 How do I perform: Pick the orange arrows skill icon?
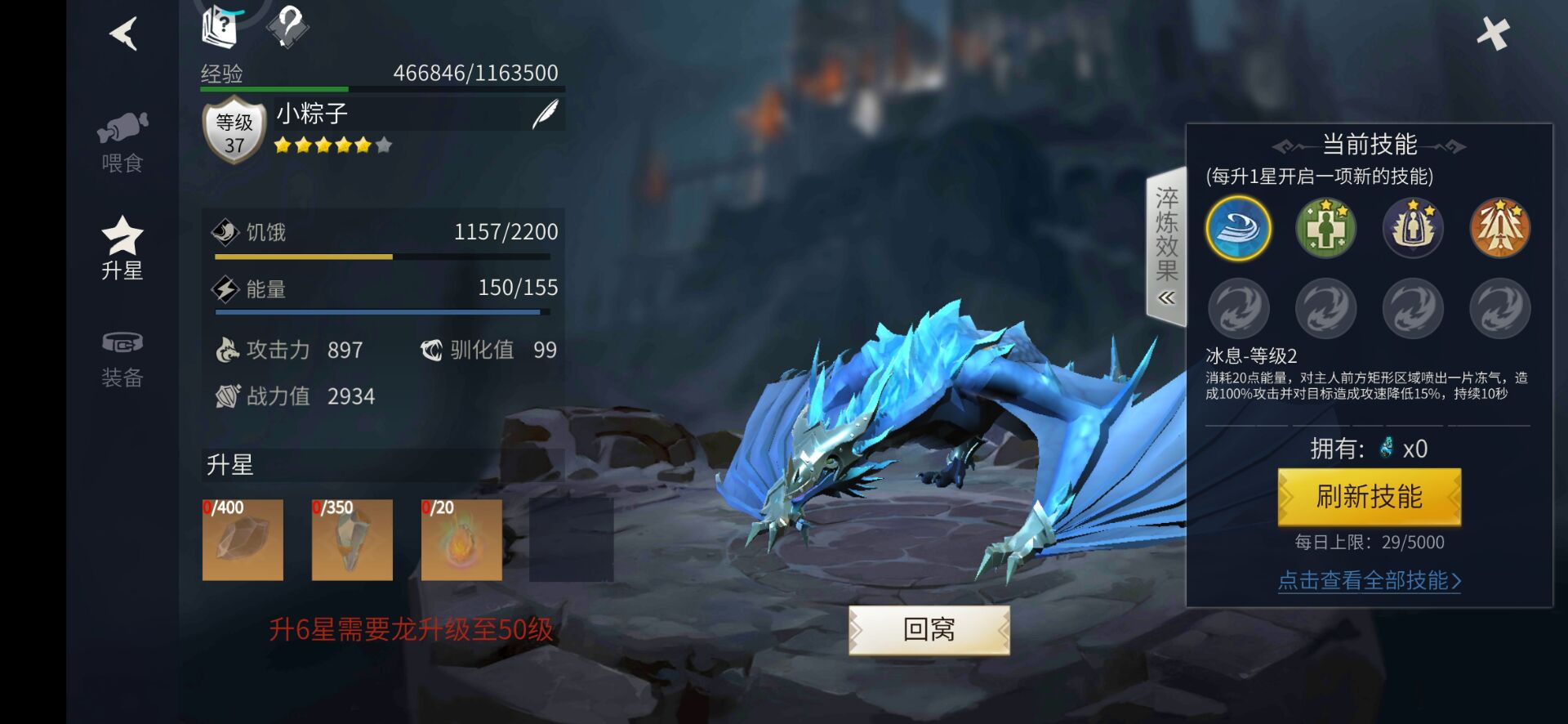coord(1499,229)
